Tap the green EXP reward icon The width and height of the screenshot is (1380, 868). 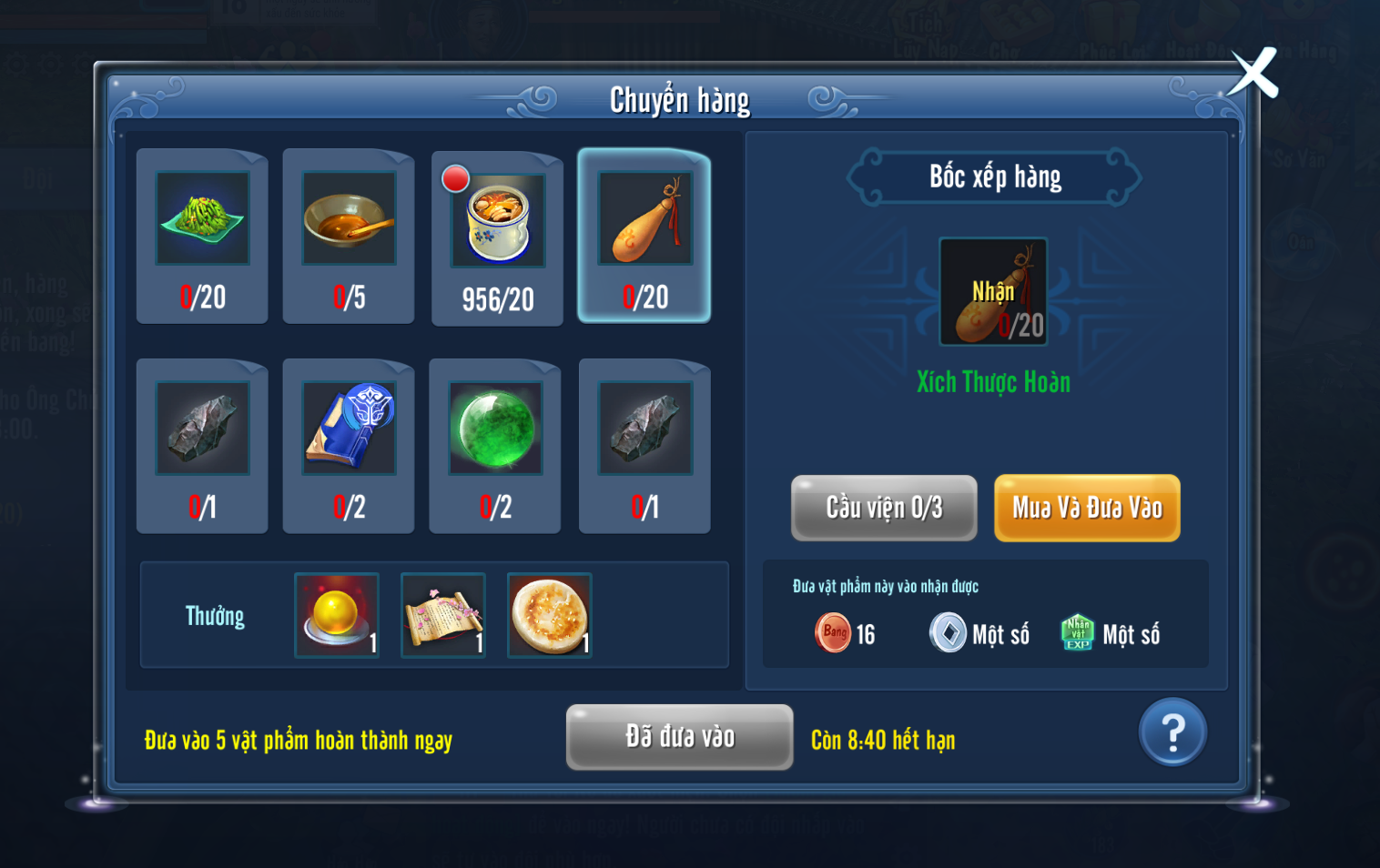1078,633
